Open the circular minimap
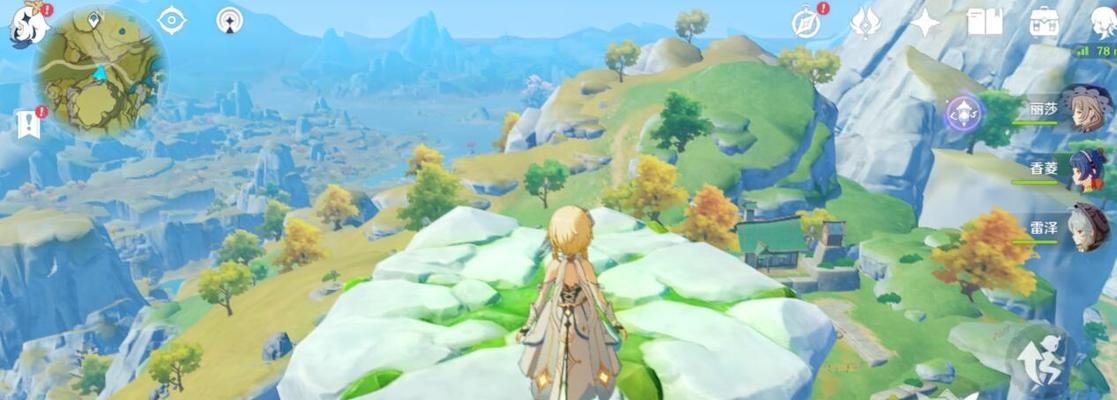Image resolution: width=1117 pixels, height=400 pixels. [x=100, y=70]
